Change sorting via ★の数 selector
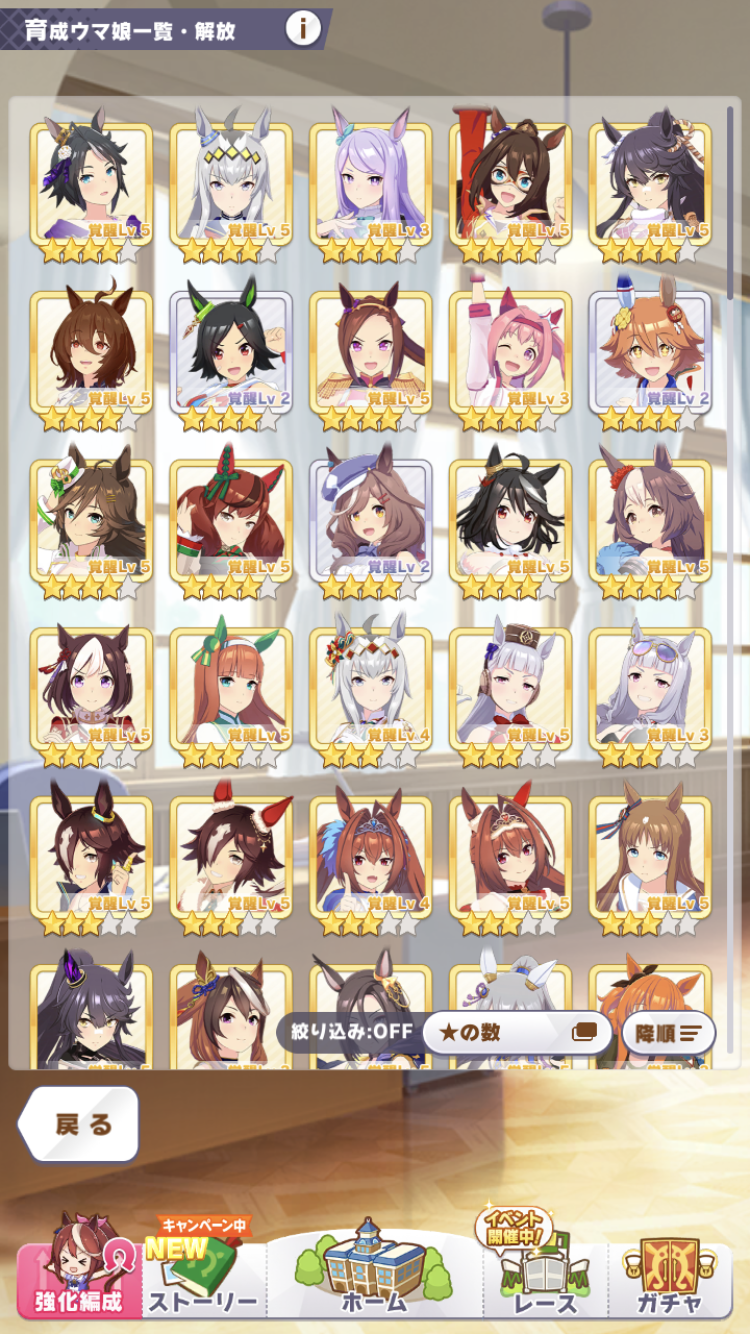 516,1033
